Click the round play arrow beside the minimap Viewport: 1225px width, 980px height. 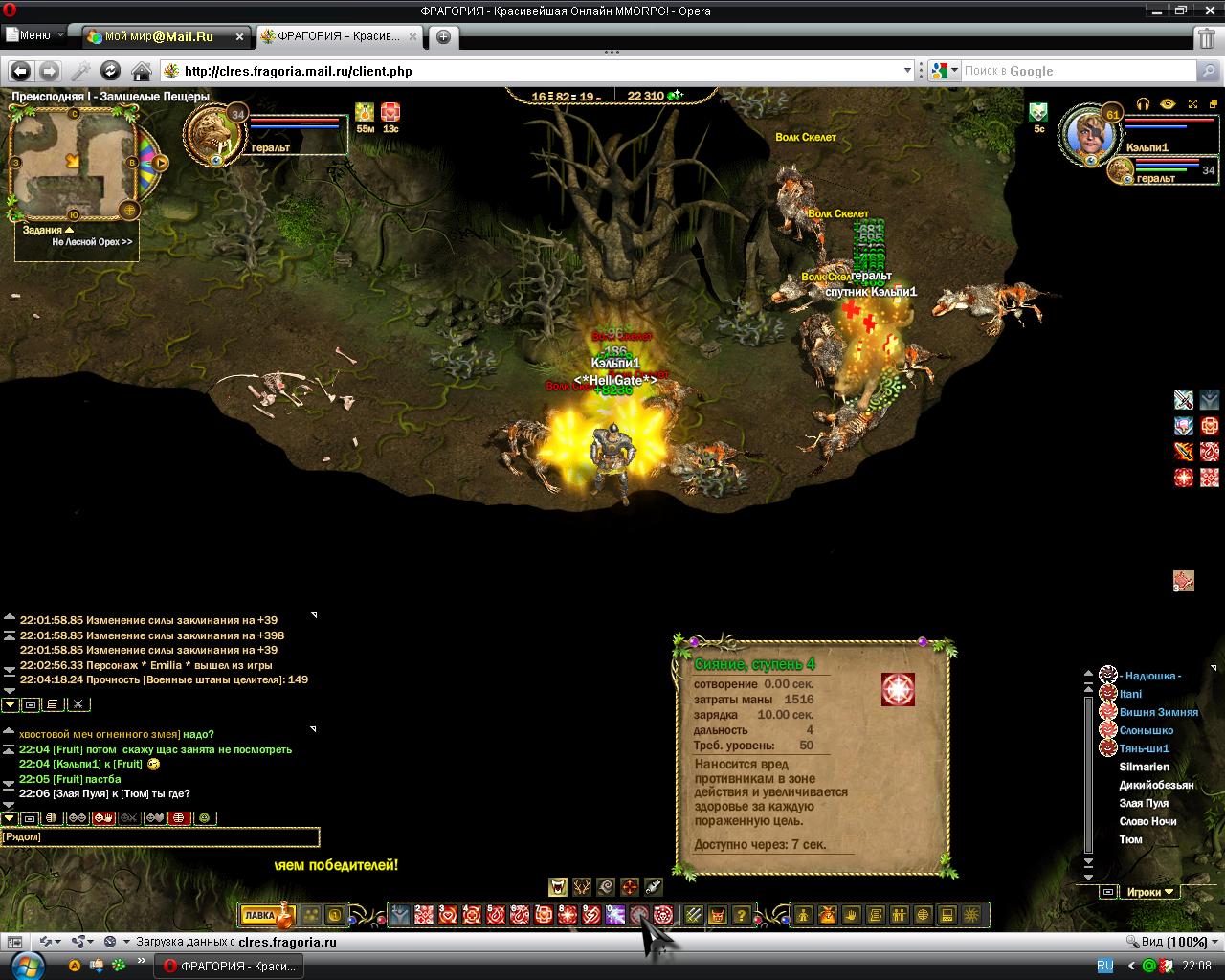click(161, 163)
